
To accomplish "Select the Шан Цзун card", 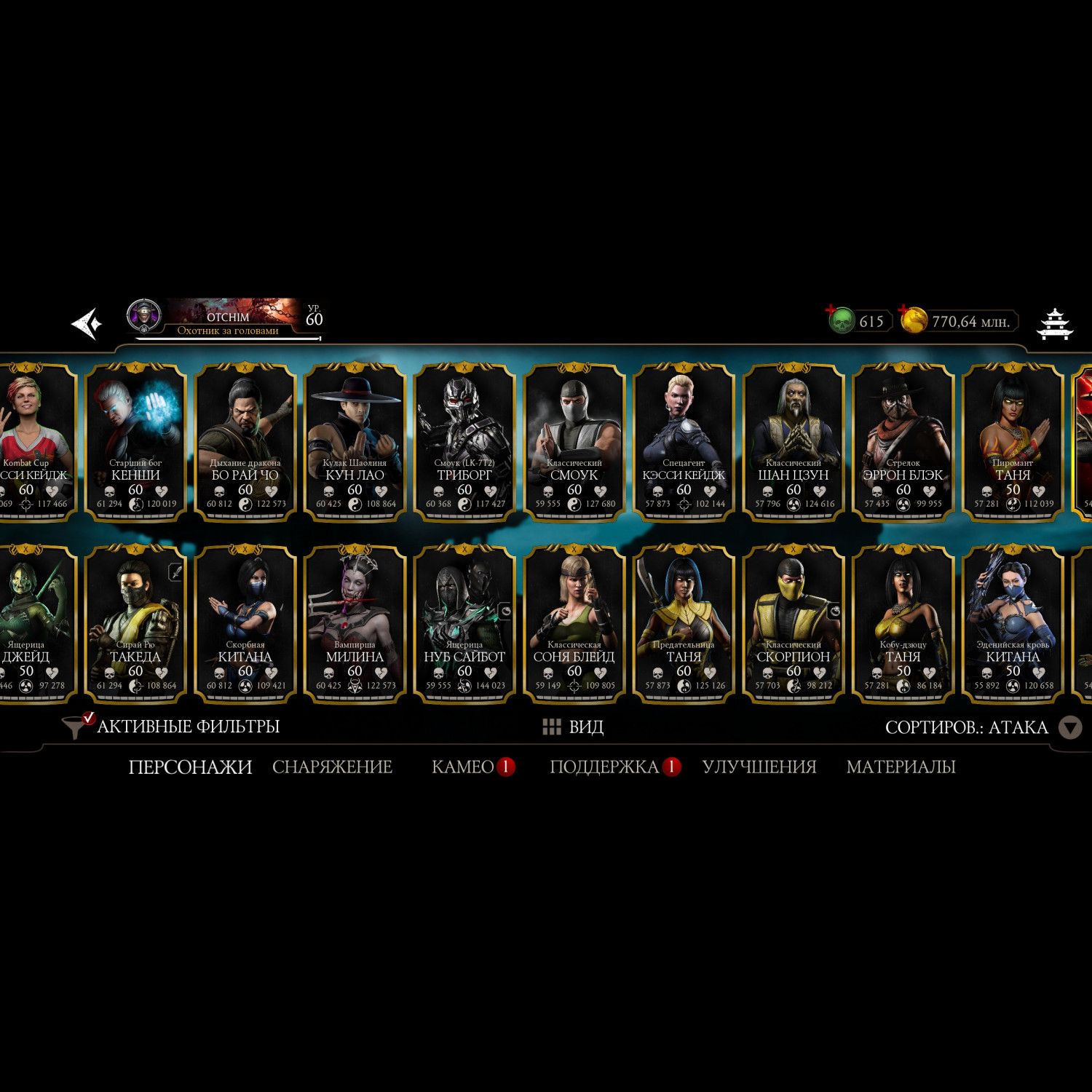I will tap(794, 441).
